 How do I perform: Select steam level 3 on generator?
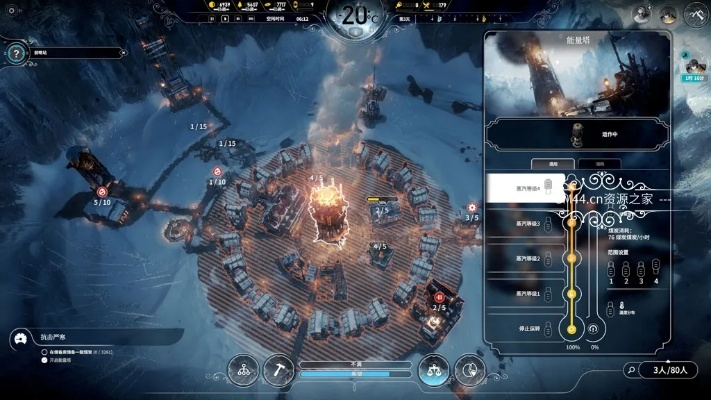(527, 223)
